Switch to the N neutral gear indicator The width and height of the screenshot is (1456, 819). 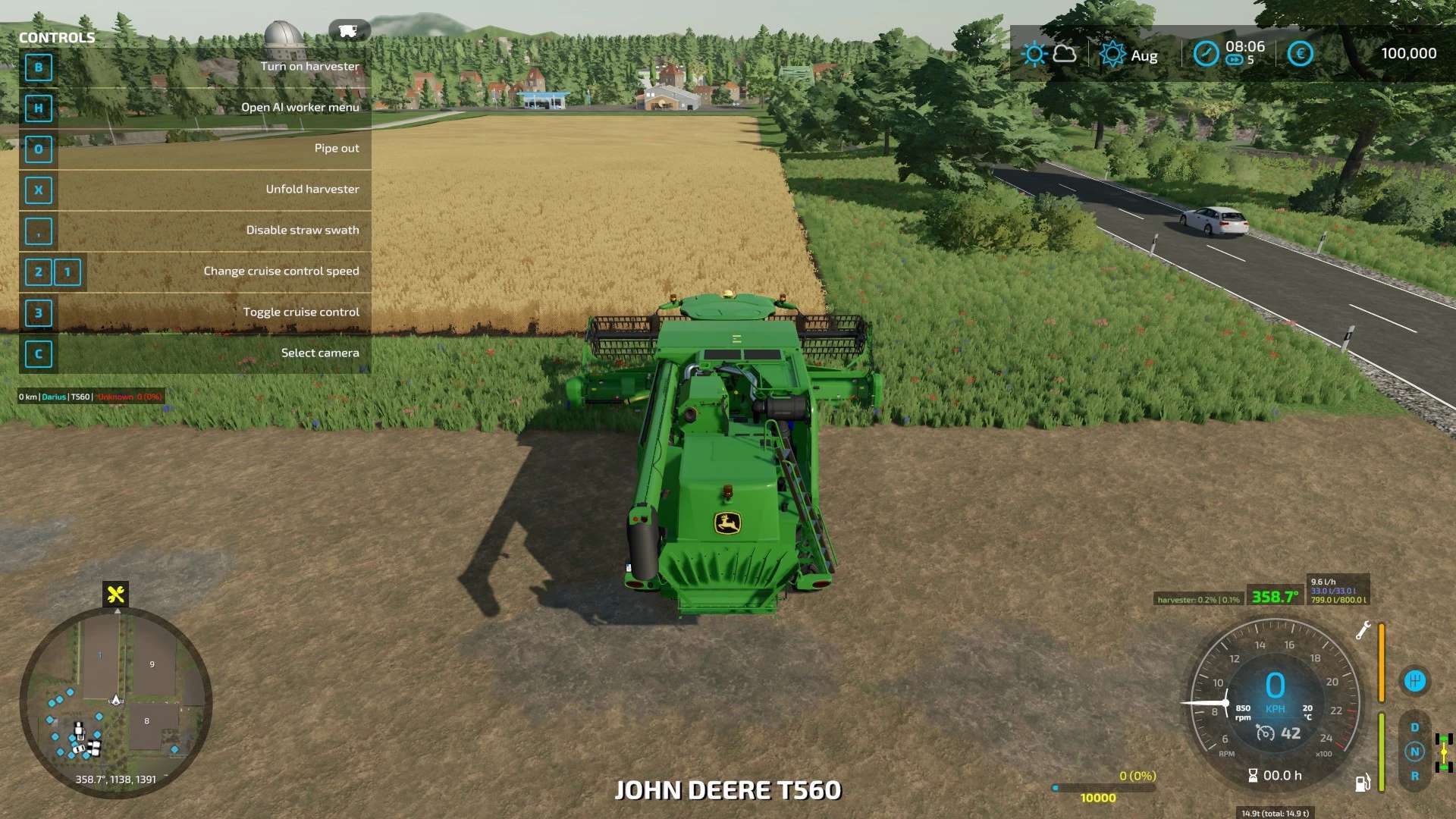(x=1414, y=752)
